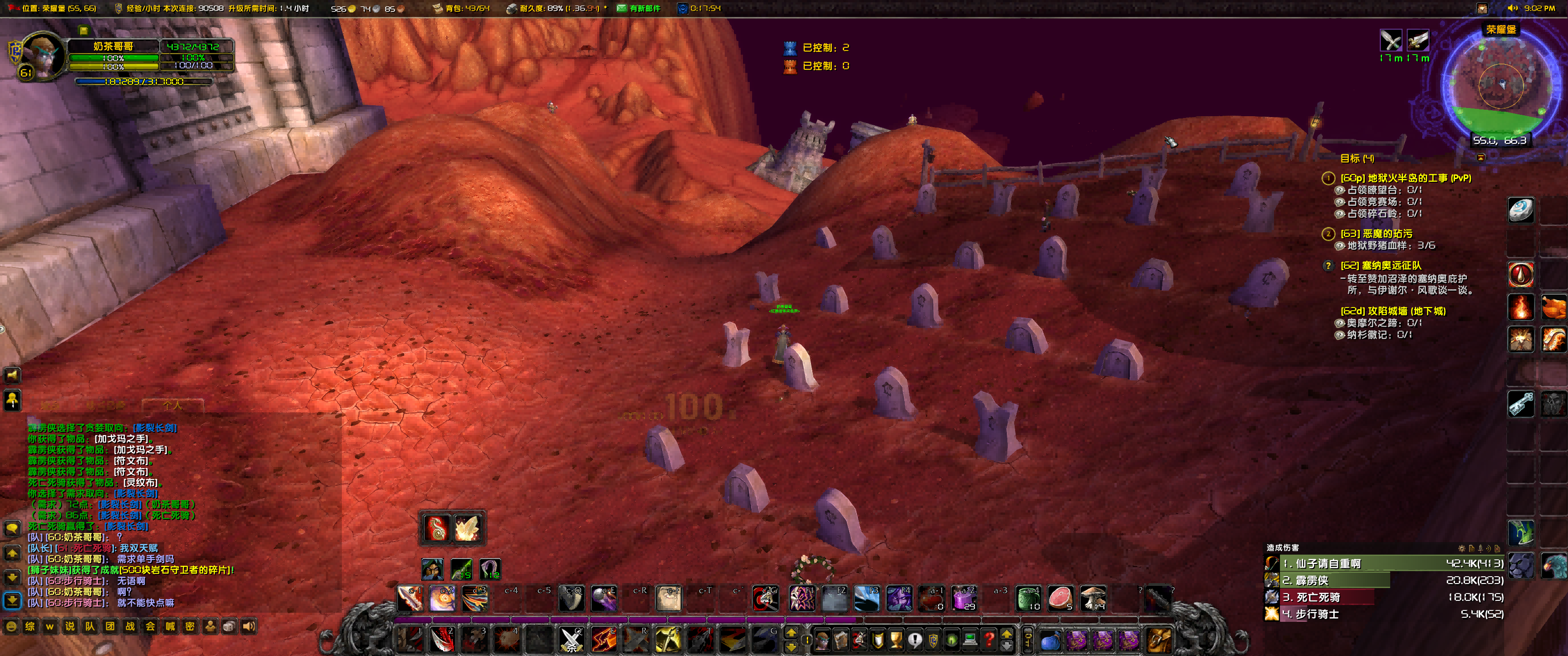Activate the flame ability icon on right bar
This screenshot has width=1568, height=656.
(x=1520, y=307)
